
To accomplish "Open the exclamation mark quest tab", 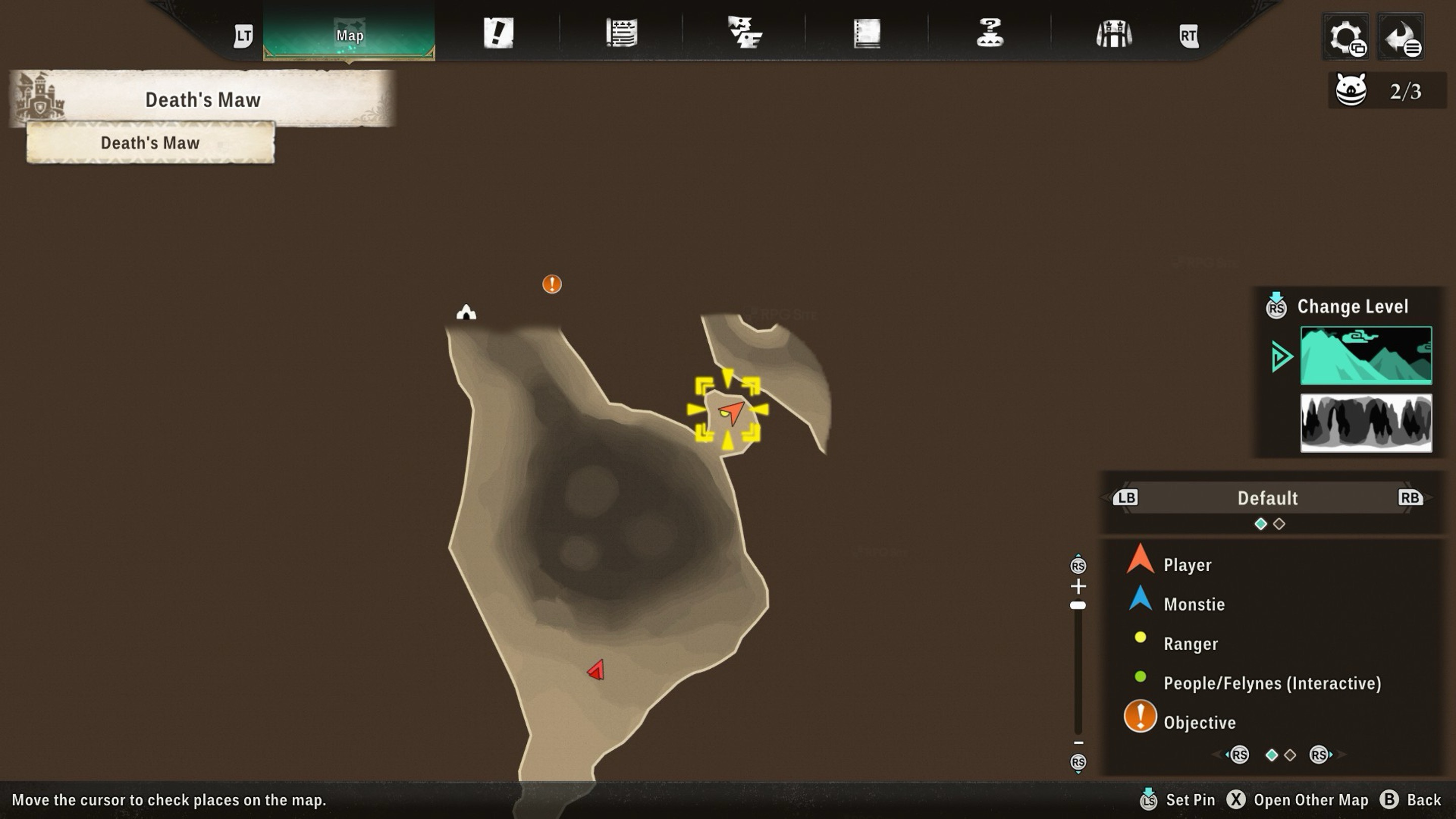I will pyautogui.click(x=498, y=33).
